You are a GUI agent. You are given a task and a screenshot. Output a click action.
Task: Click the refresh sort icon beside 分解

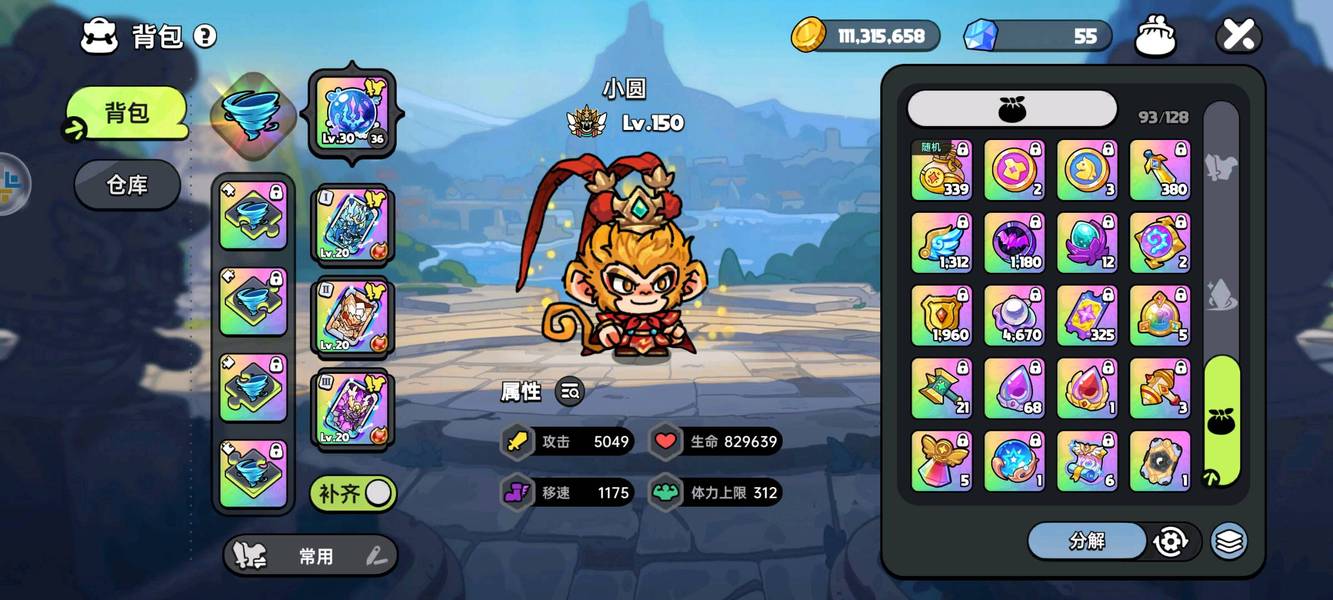1170,541
